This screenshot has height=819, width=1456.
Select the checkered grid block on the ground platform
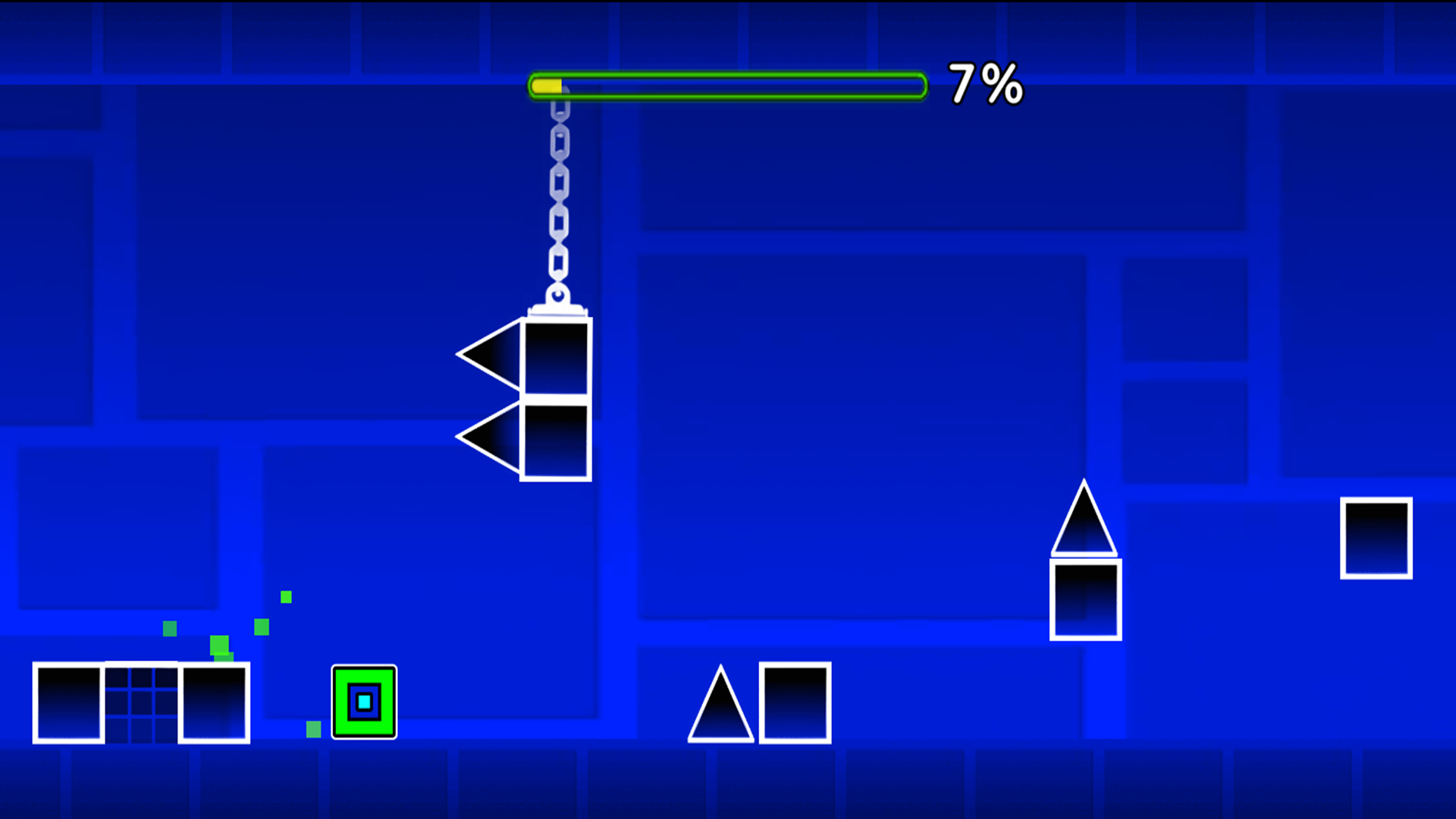coord(142,705)
